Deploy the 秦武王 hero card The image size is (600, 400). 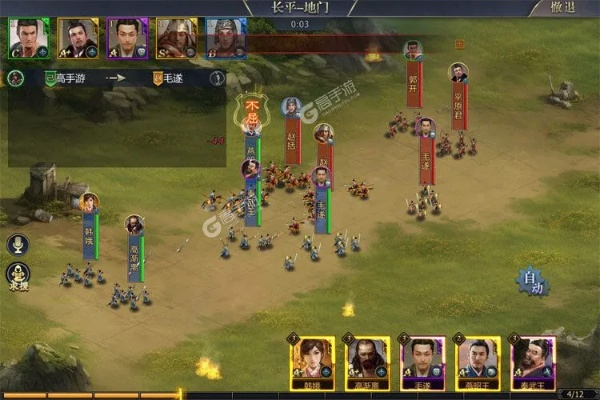532,361
